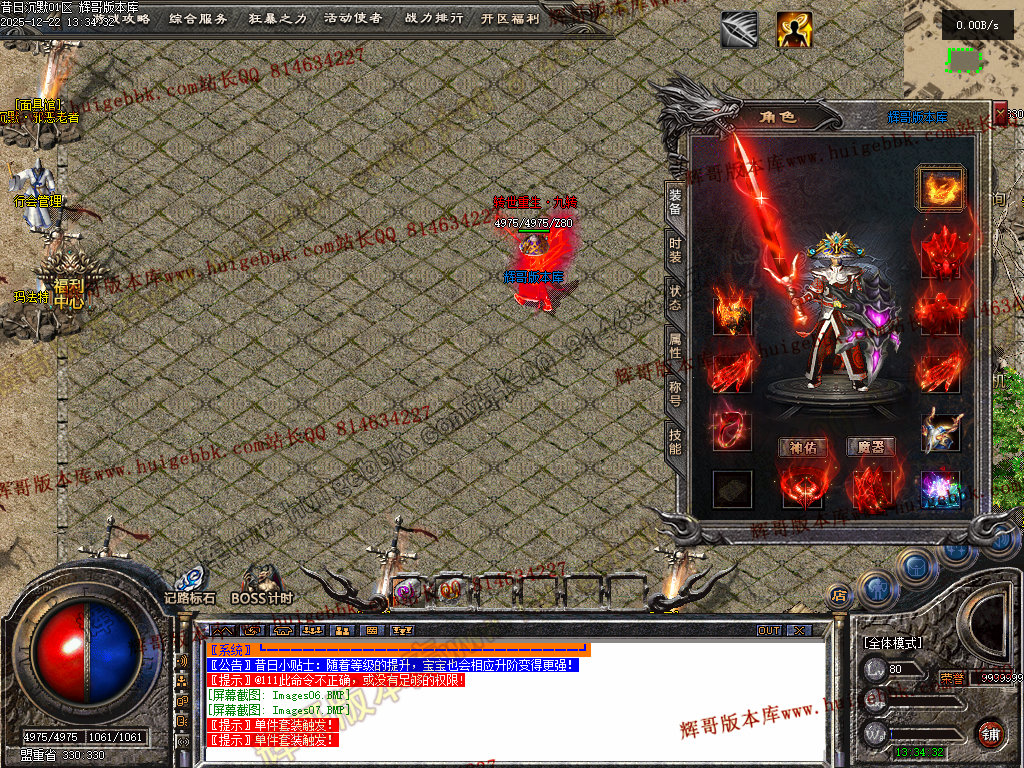Select the flaming phoenix medal equipment slot
The height and width of the screenshot is (768, 1024).
[940, 188]
